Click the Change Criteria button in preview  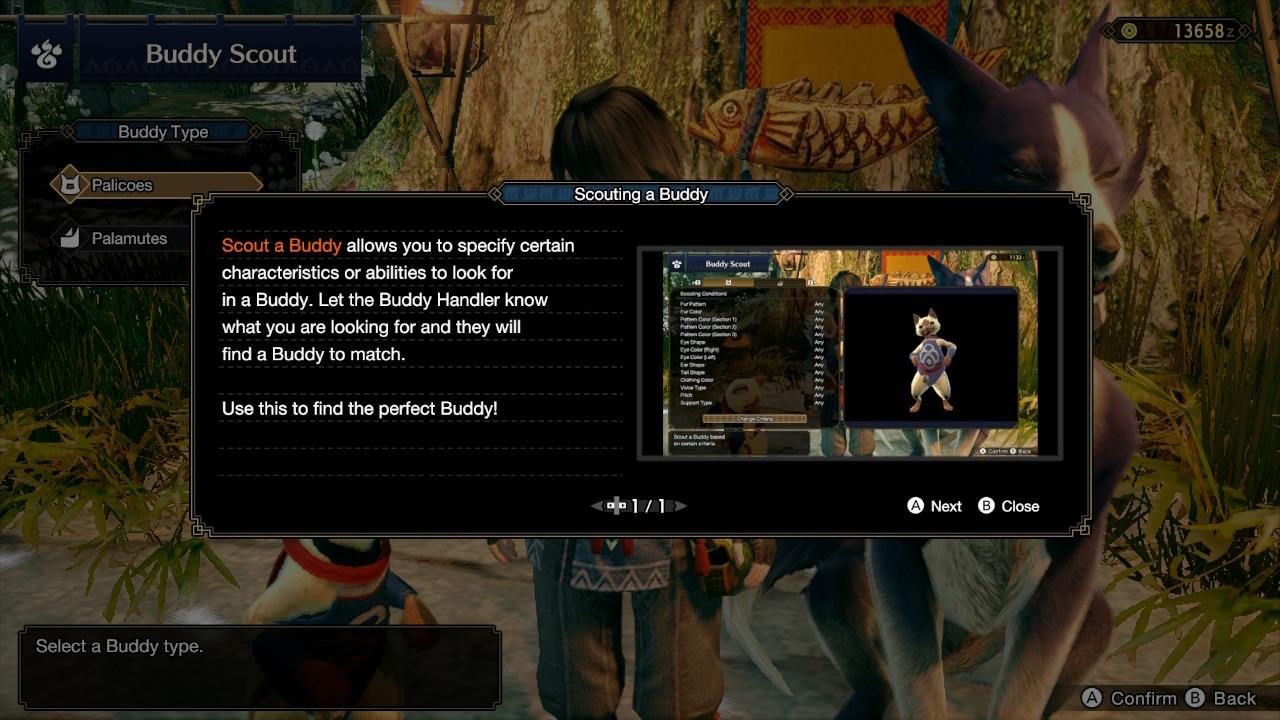[755, 418]
